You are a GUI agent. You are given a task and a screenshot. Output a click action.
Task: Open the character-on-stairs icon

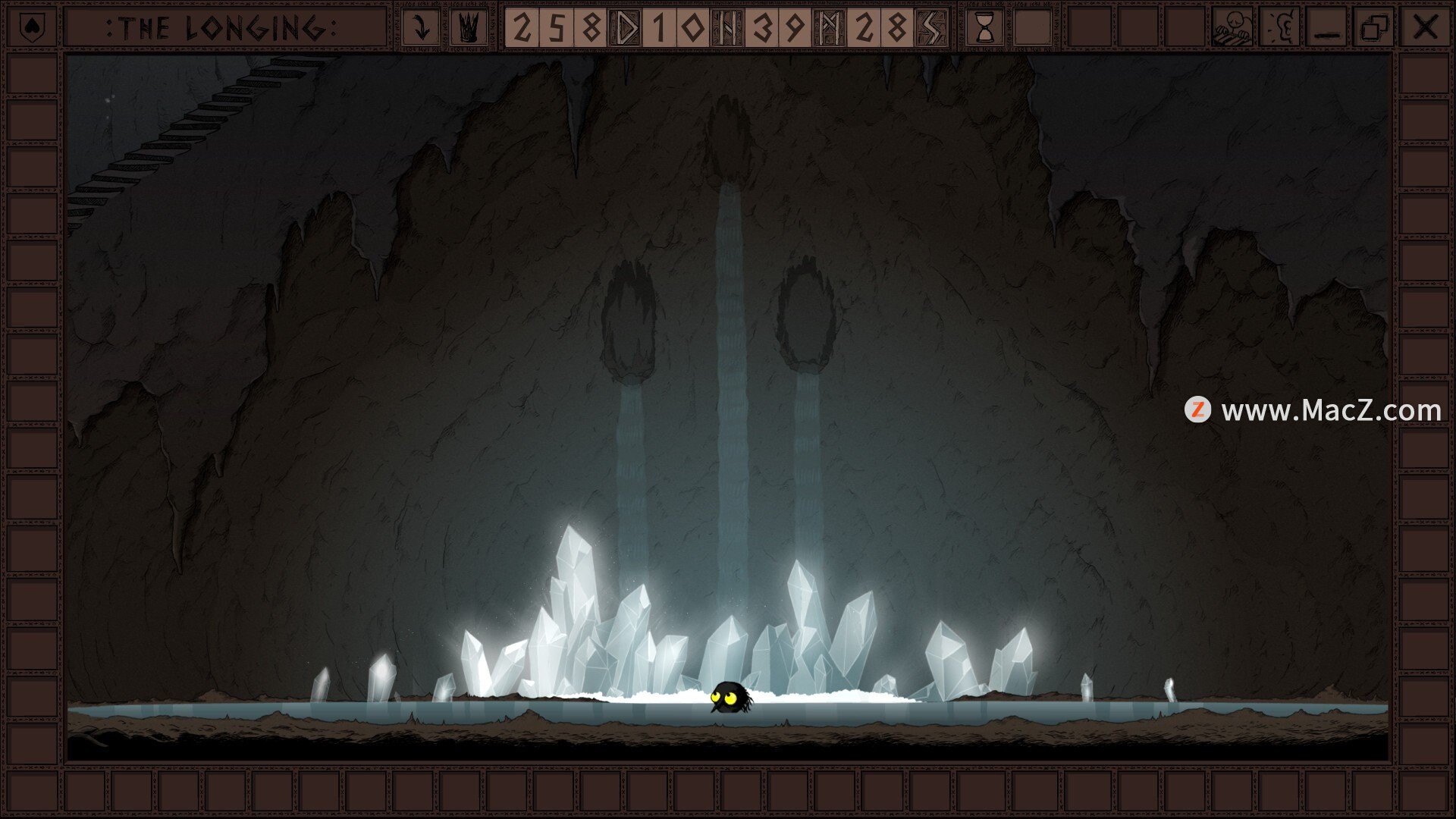(1232, 28)
